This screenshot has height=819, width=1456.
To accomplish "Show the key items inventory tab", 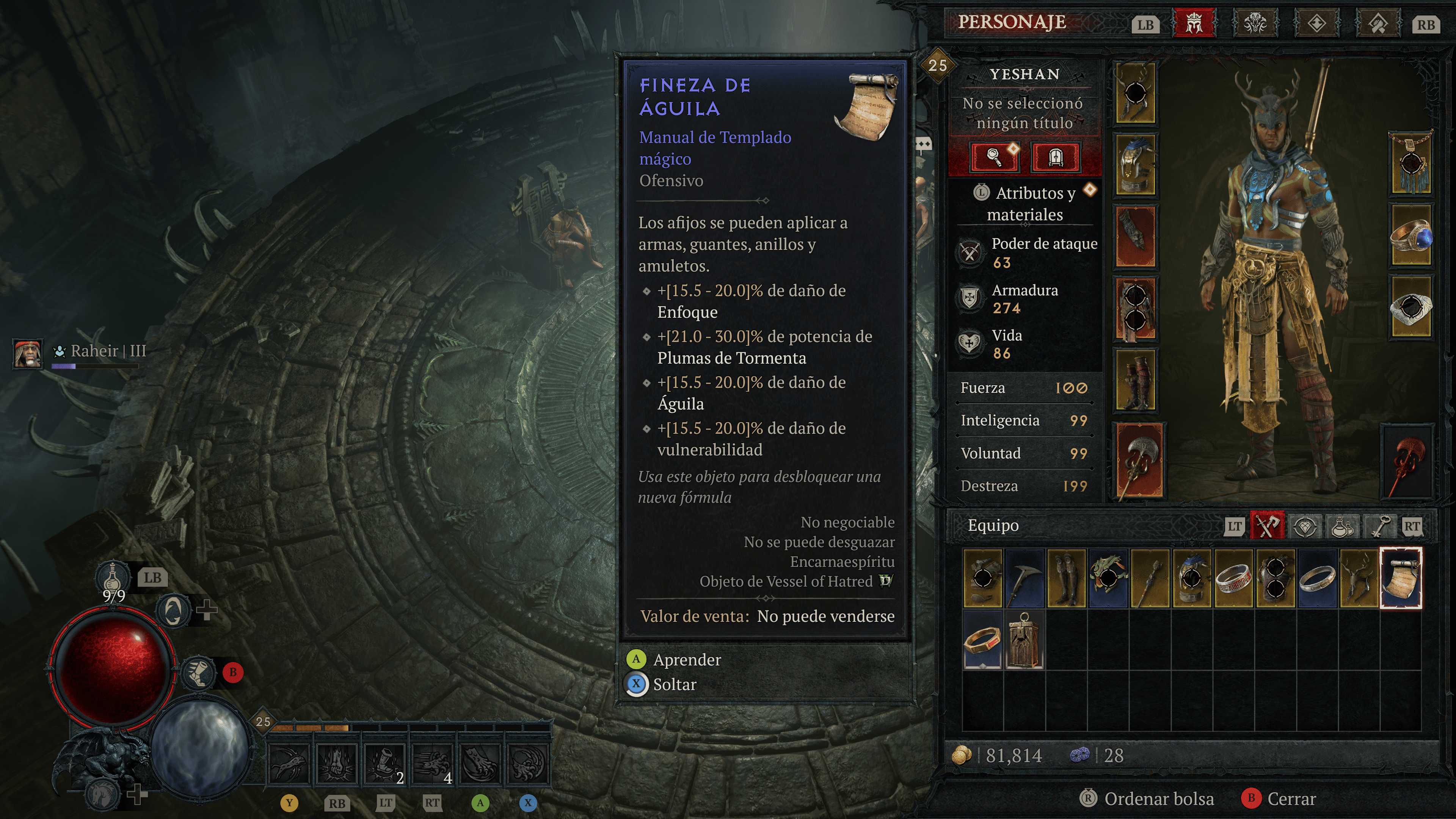I will (1379, 526).
